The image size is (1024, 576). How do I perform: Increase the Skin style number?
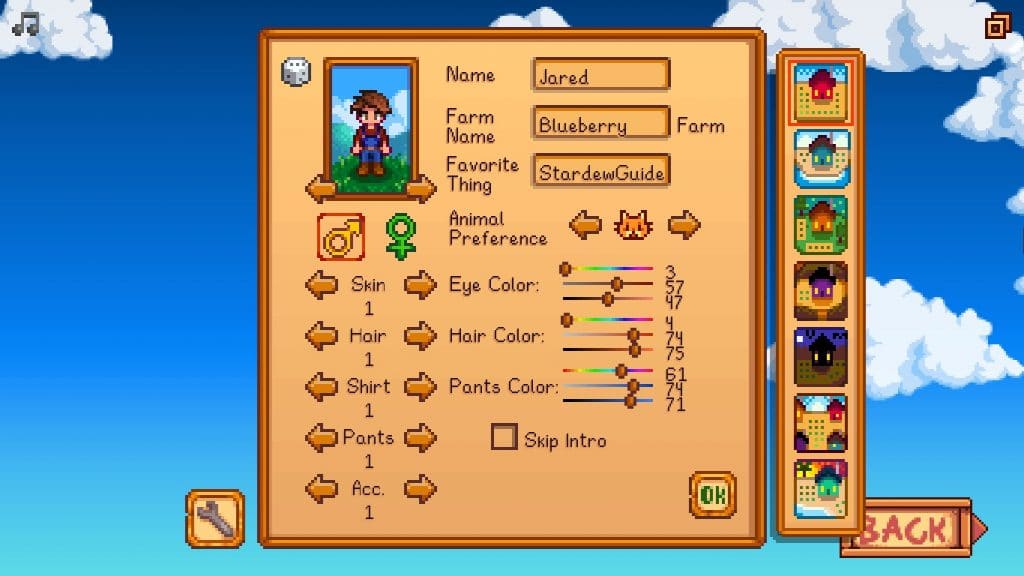point(420,285)
